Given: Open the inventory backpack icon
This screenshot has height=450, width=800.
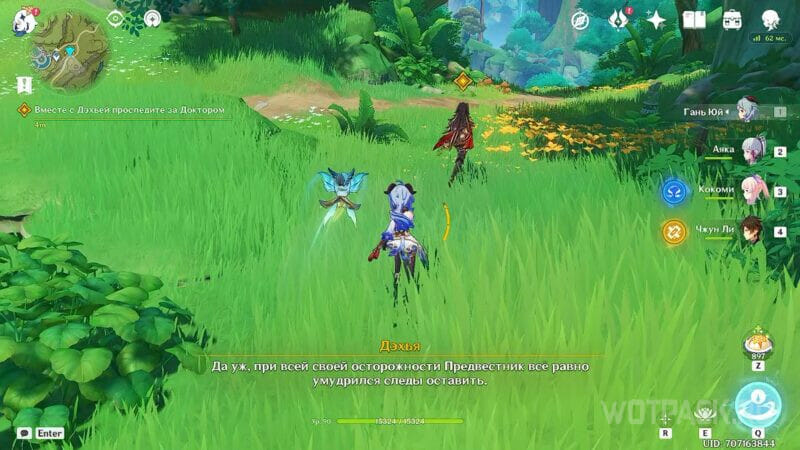Looking at the screenshot, I should coord(732,20).
